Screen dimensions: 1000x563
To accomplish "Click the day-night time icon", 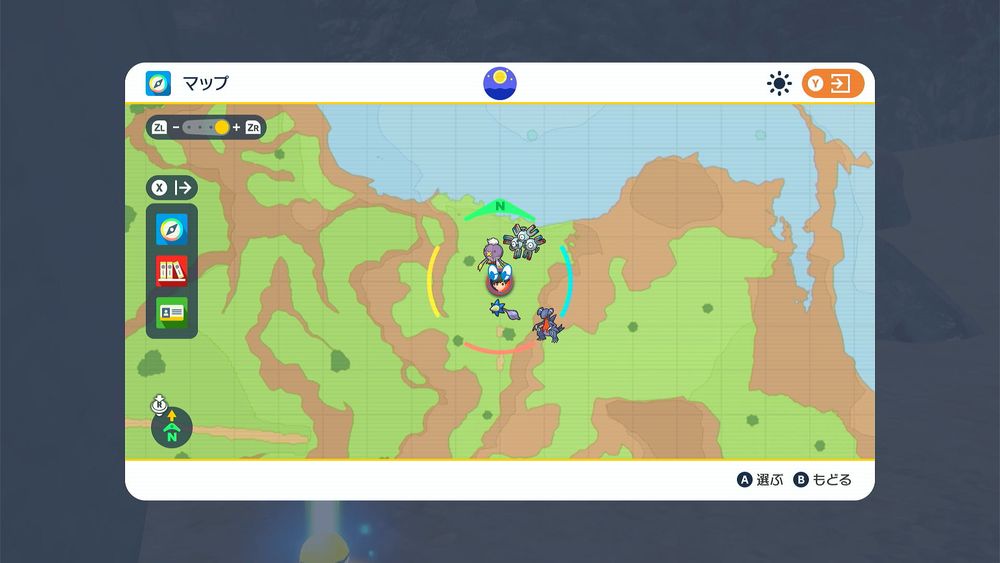I will pos(500,84).
